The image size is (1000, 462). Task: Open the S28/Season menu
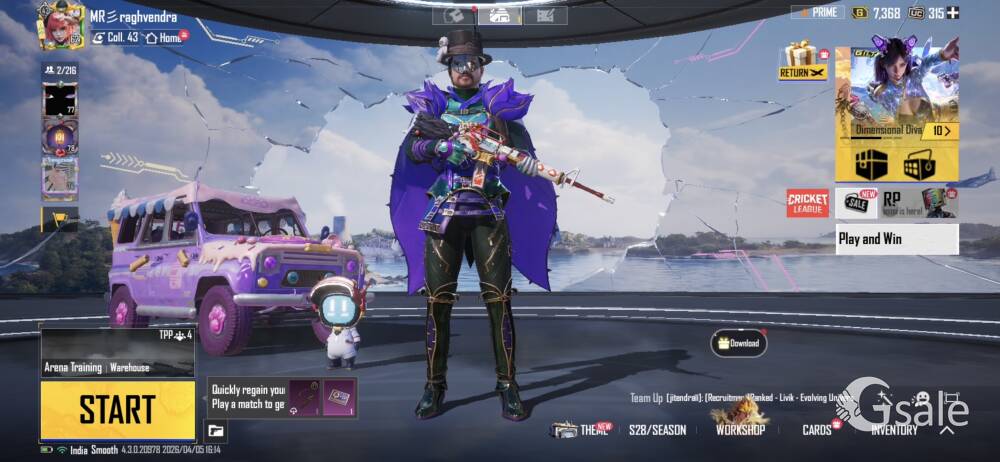657,430
